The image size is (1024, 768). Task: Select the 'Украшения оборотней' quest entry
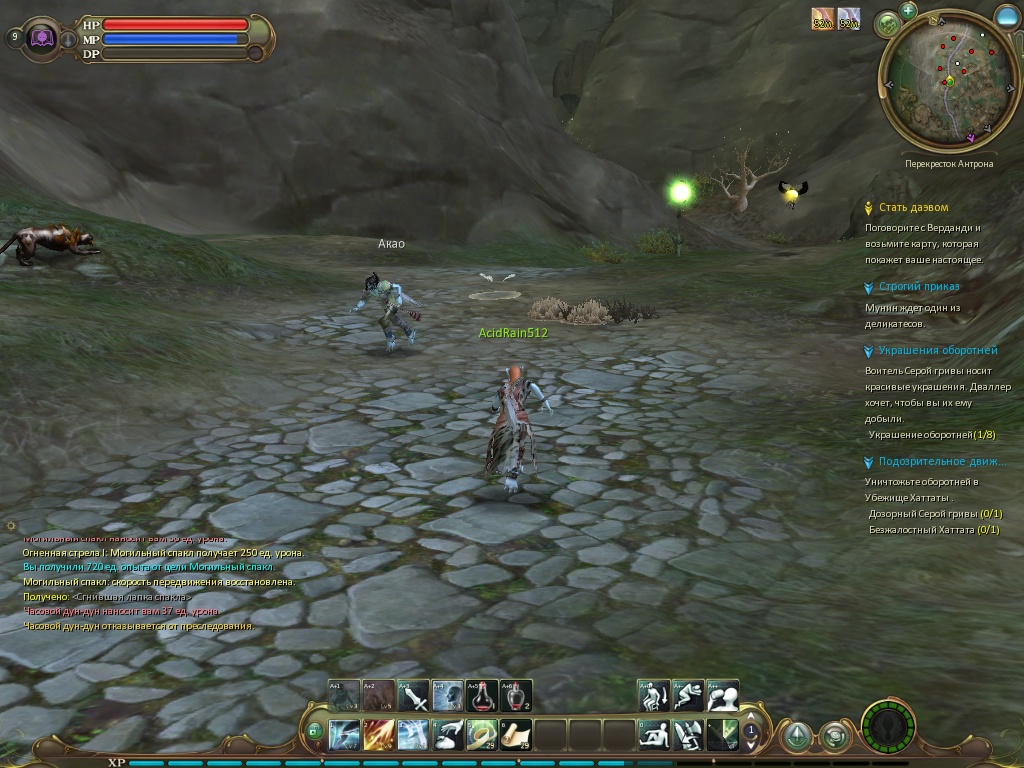[x=937, y=351]
